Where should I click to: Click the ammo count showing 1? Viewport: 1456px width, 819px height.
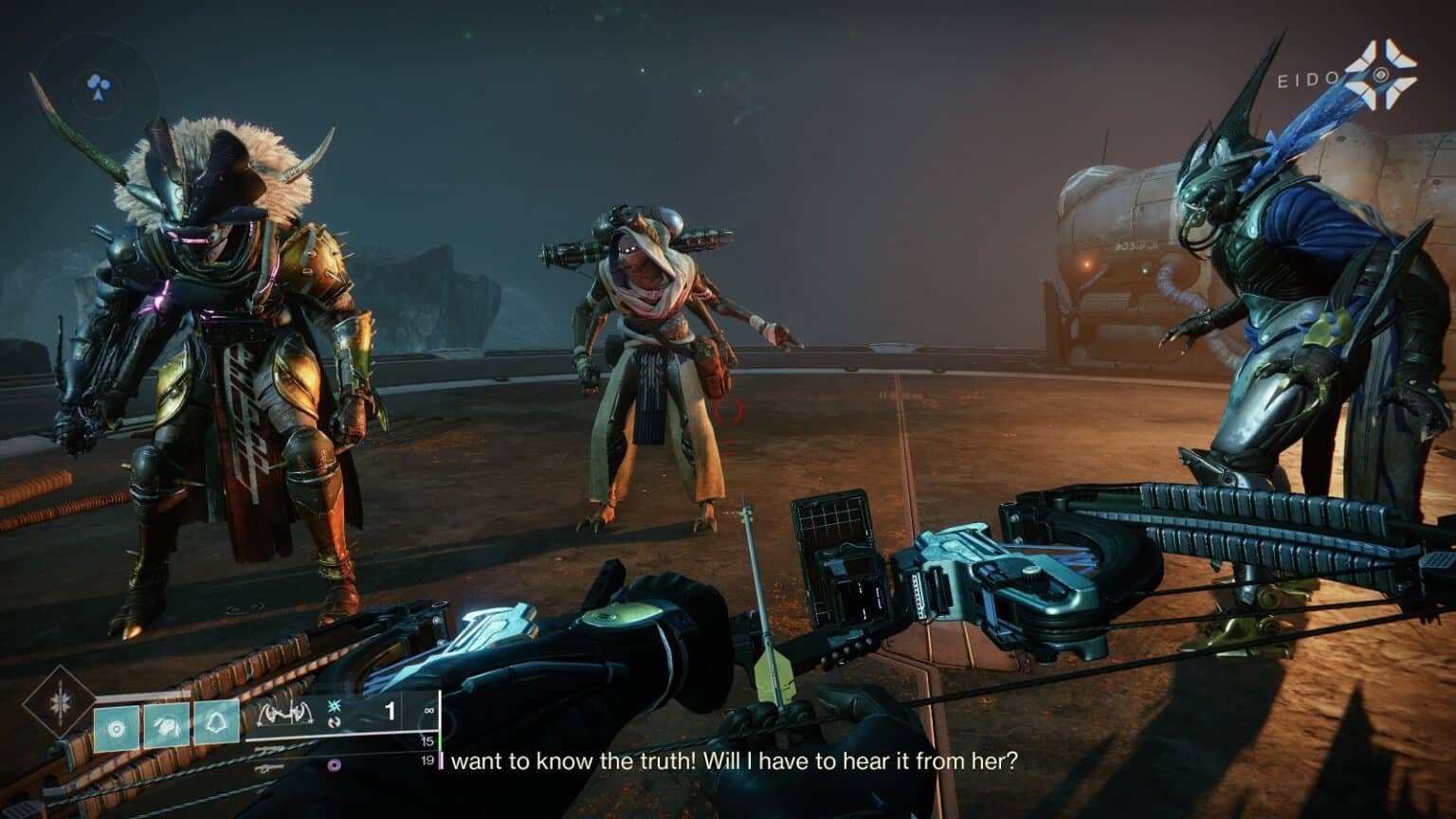(391, 712)
